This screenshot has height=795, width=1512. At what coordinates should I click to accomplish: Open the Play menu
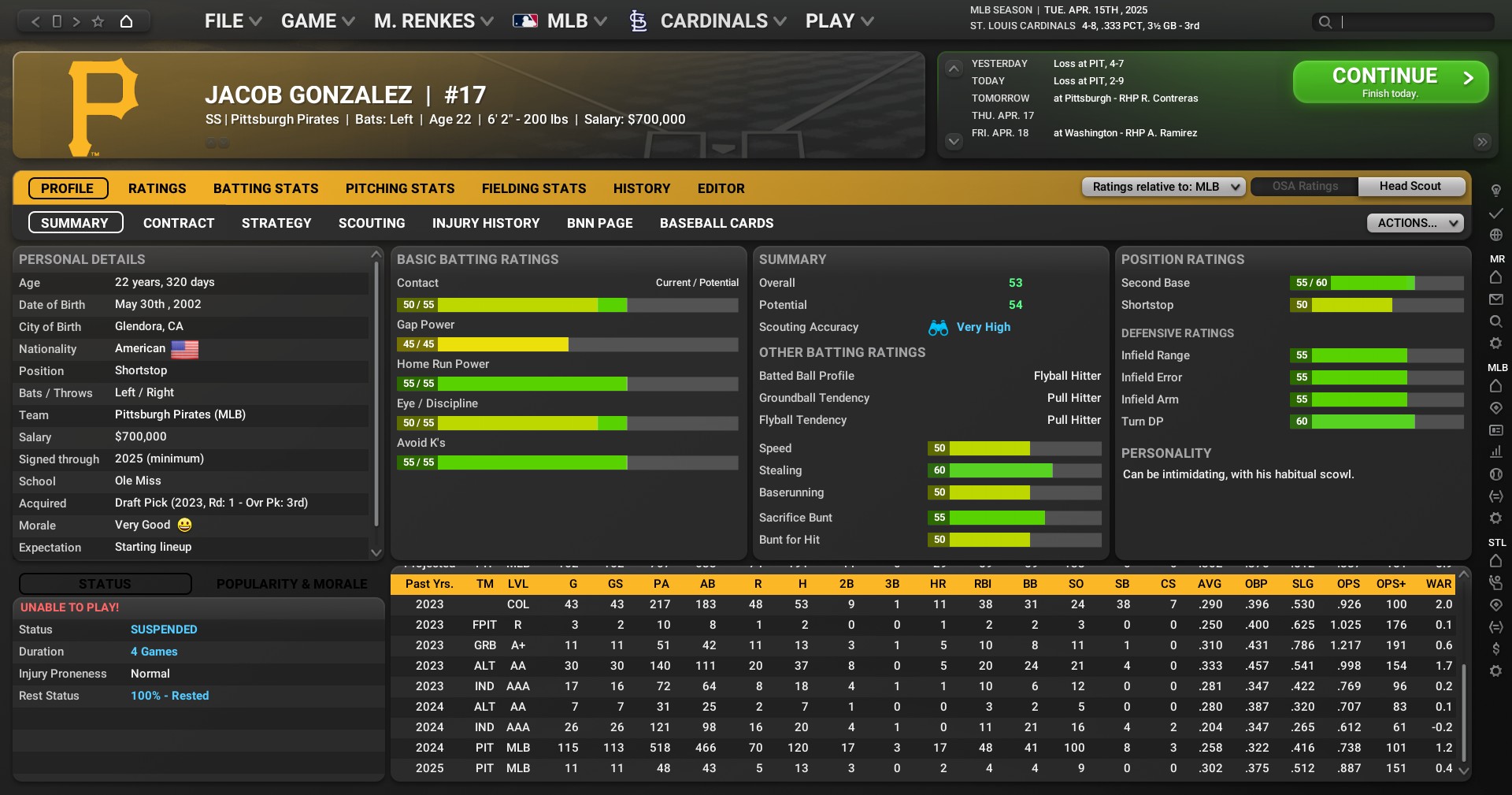coord(839,21)
